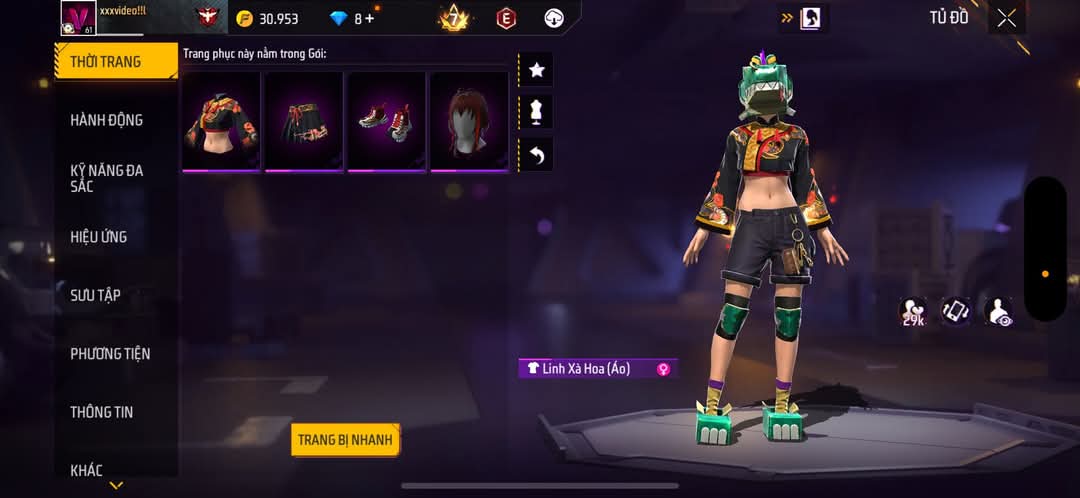
Task: Switch to the Hành Động tab
Action: pos(106,120)
